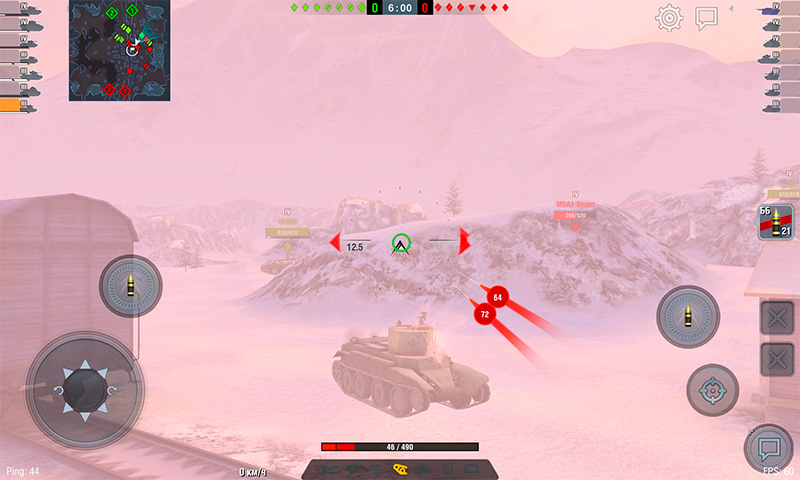Click the battle minimap

point(120,50)
